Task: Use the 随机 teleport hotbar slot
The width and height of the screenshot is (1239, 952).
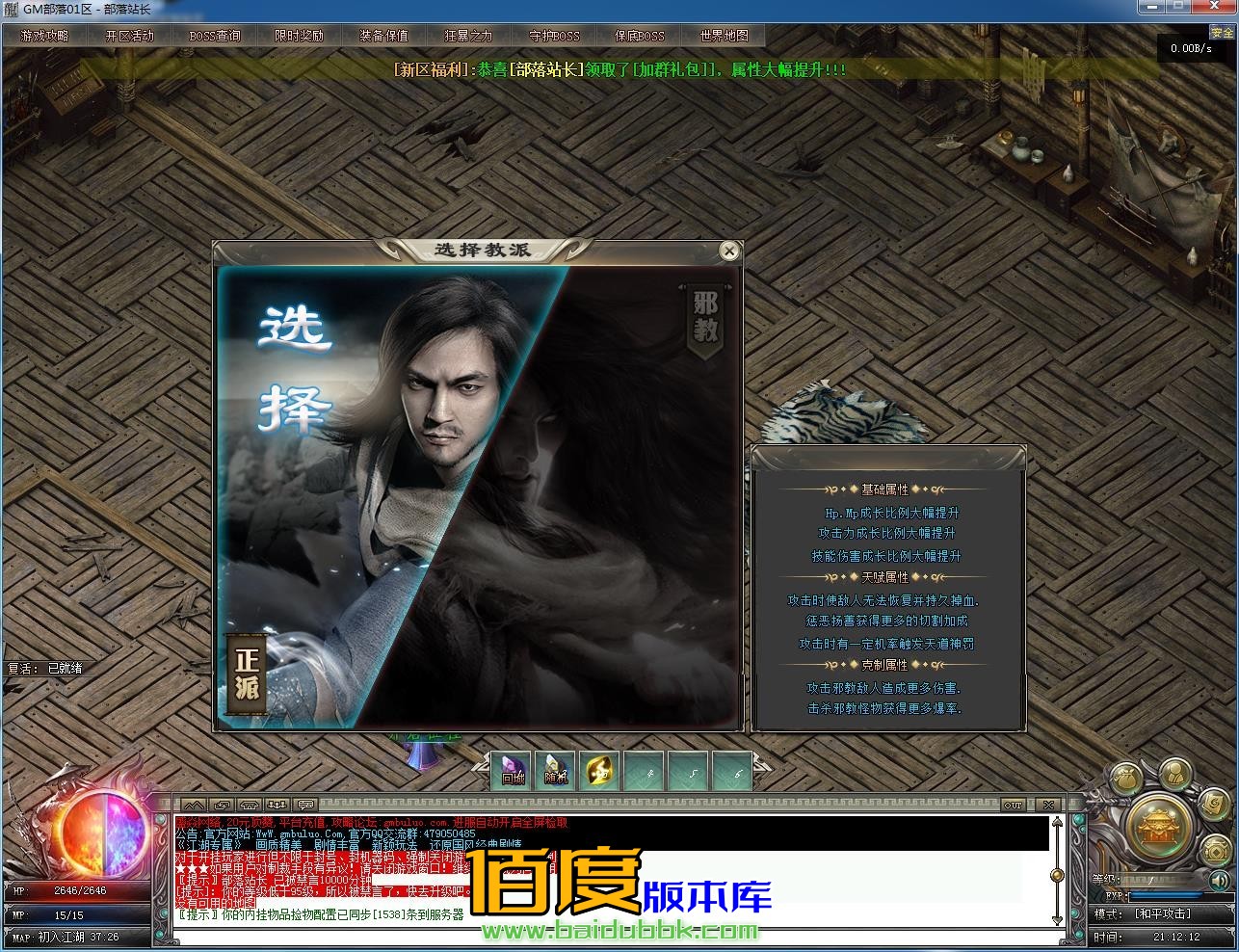Action: 556,771
